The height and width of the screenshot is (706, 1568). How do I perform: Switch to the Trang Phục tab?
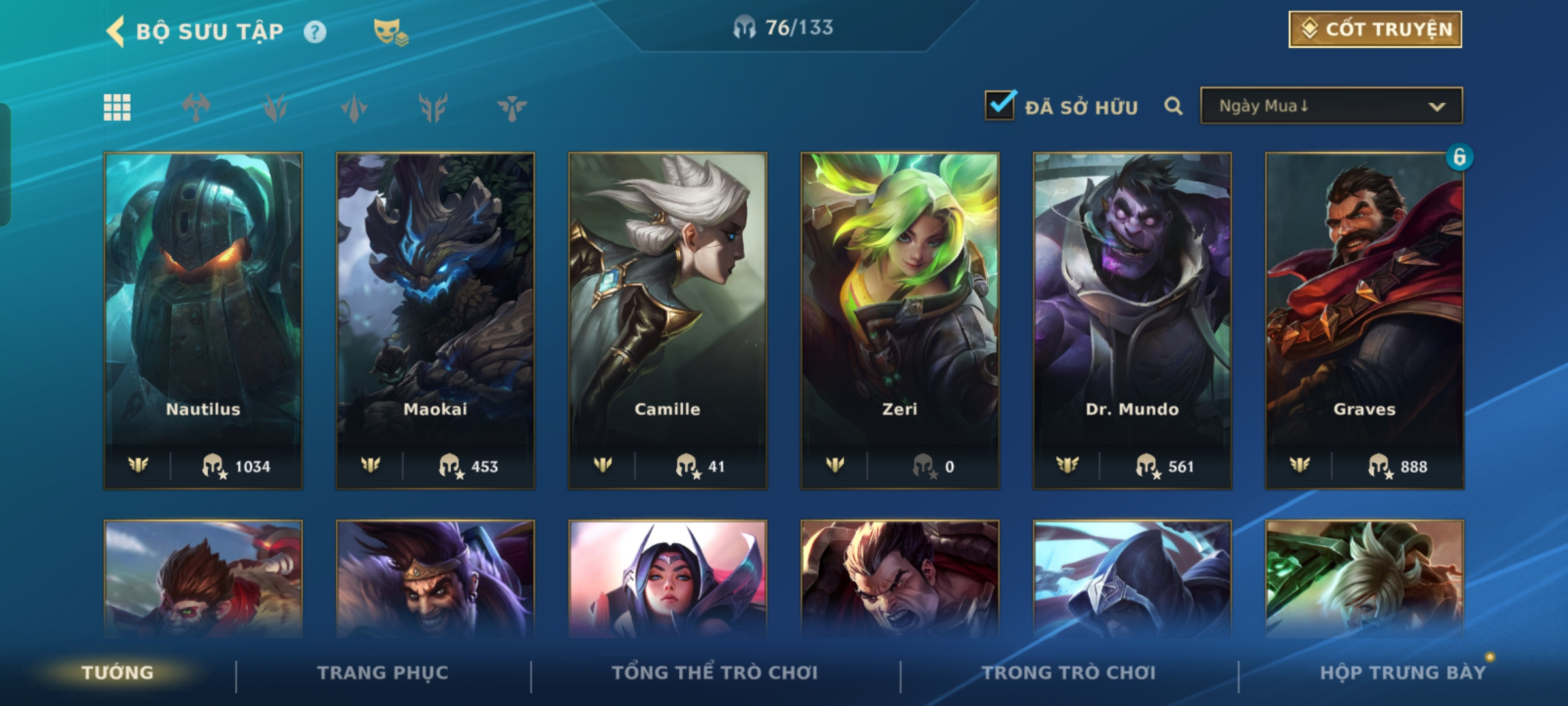click(x=383, y=673)
